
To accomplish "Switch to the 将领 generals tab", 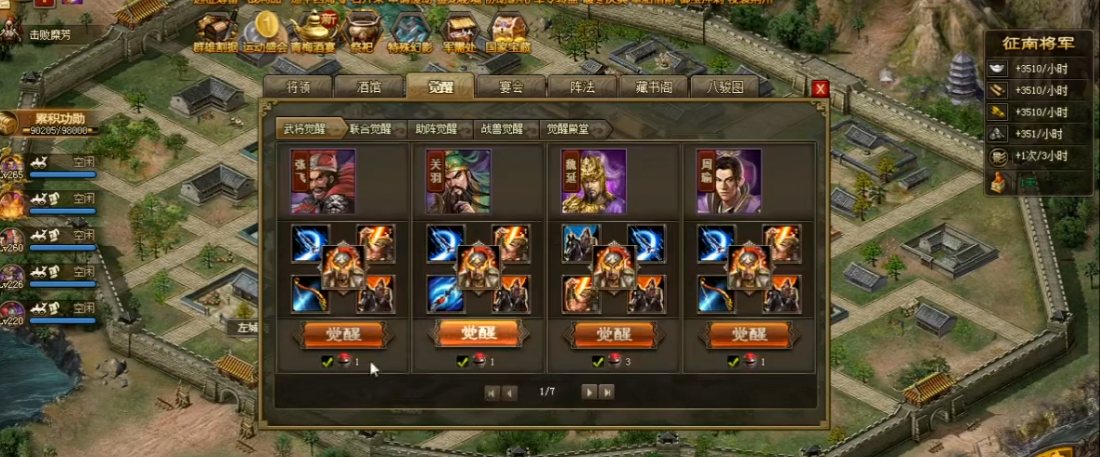I will point(295,87).
